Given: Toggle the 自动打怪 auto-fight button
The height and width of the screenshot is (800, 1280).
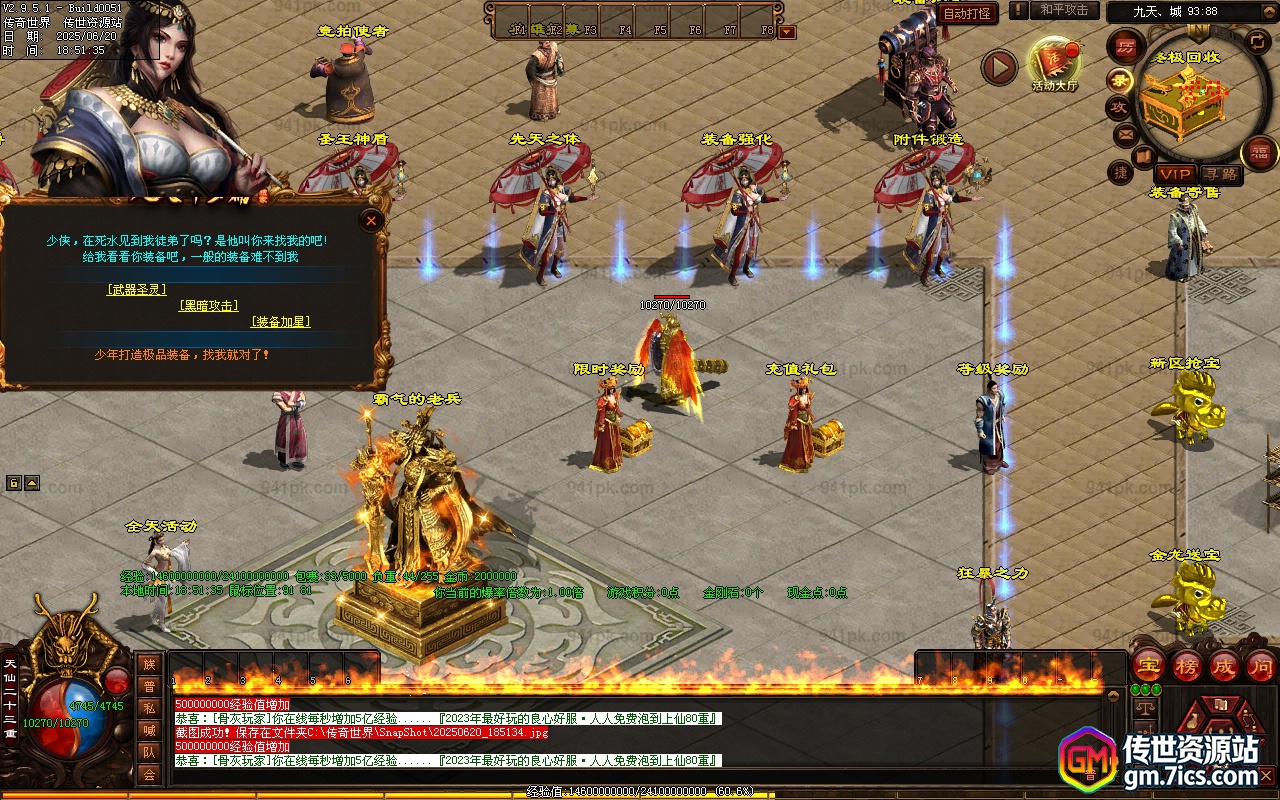Looking at the screenshot, I should (968, 13).
